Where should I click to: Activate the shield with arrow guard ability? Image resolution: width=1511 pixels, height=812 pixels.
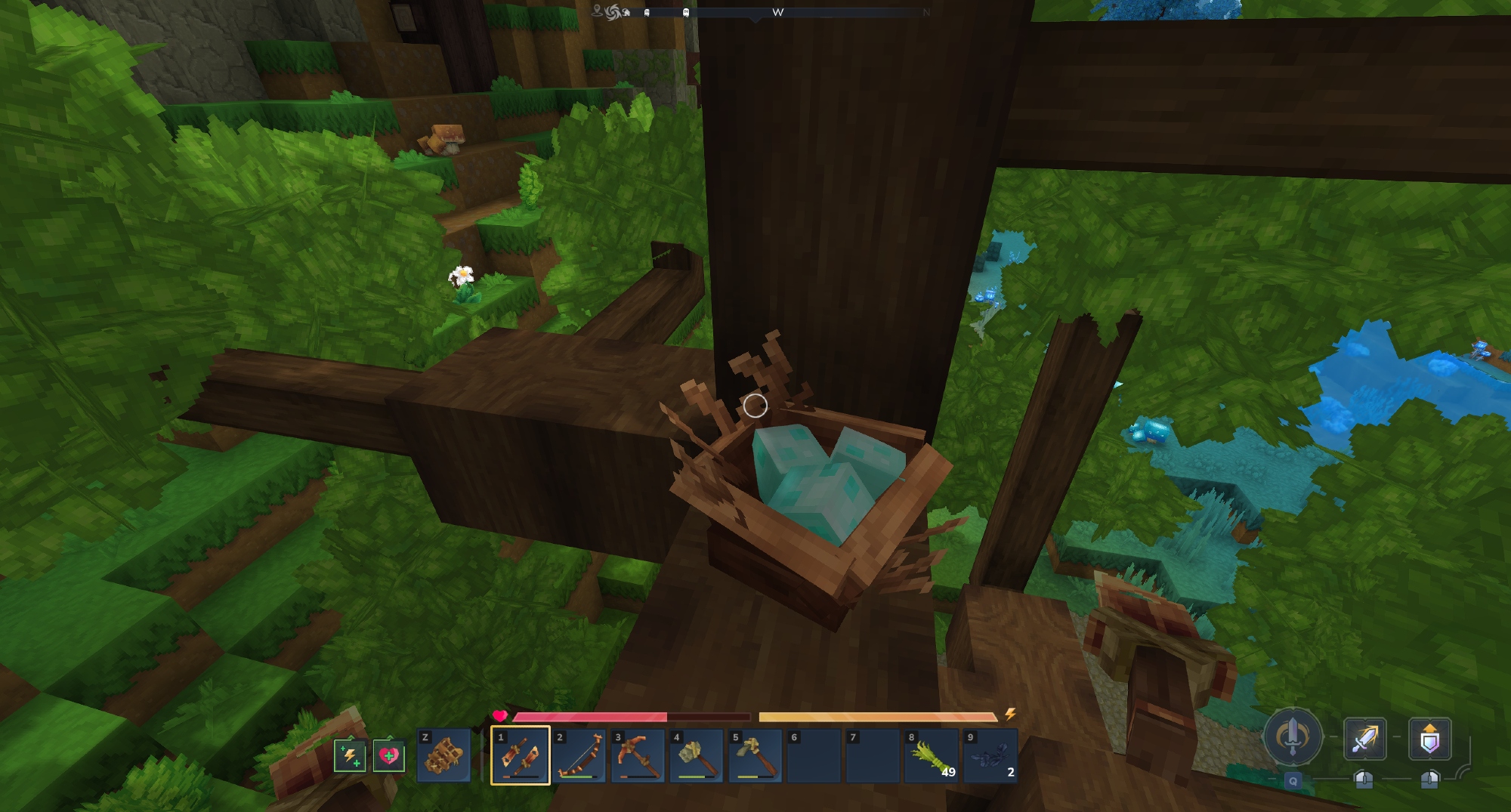(x=1429, y=738)
